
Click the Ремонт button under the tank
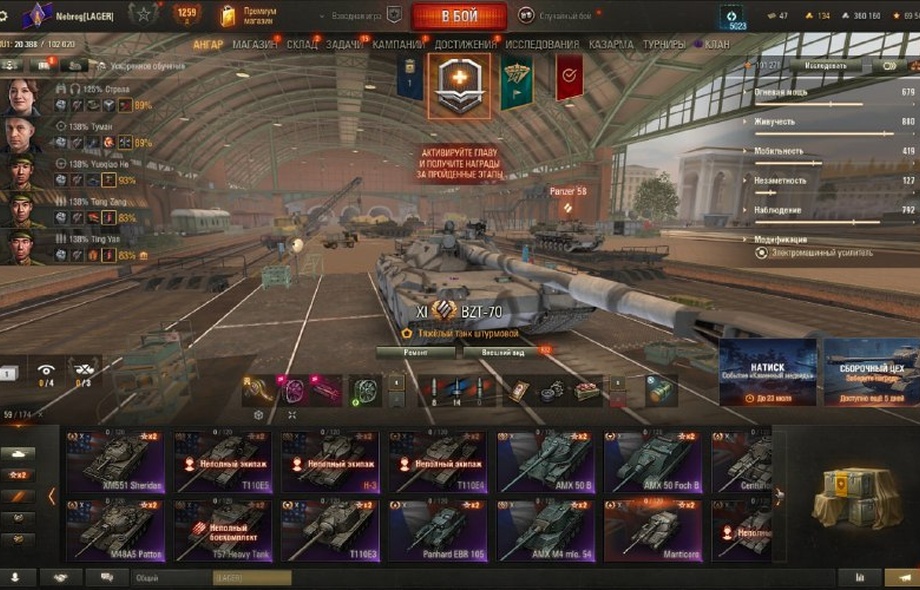point(416,352)
